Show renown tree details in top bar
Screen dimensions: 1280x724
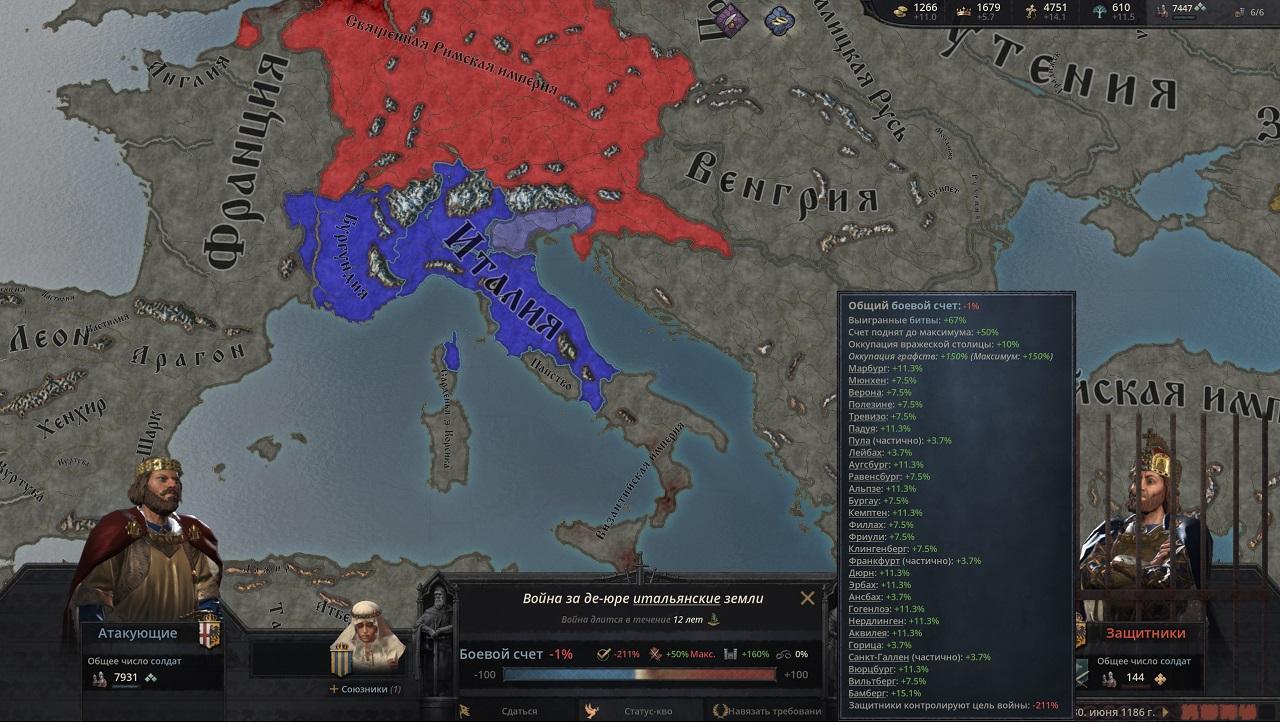(1112, 11)
